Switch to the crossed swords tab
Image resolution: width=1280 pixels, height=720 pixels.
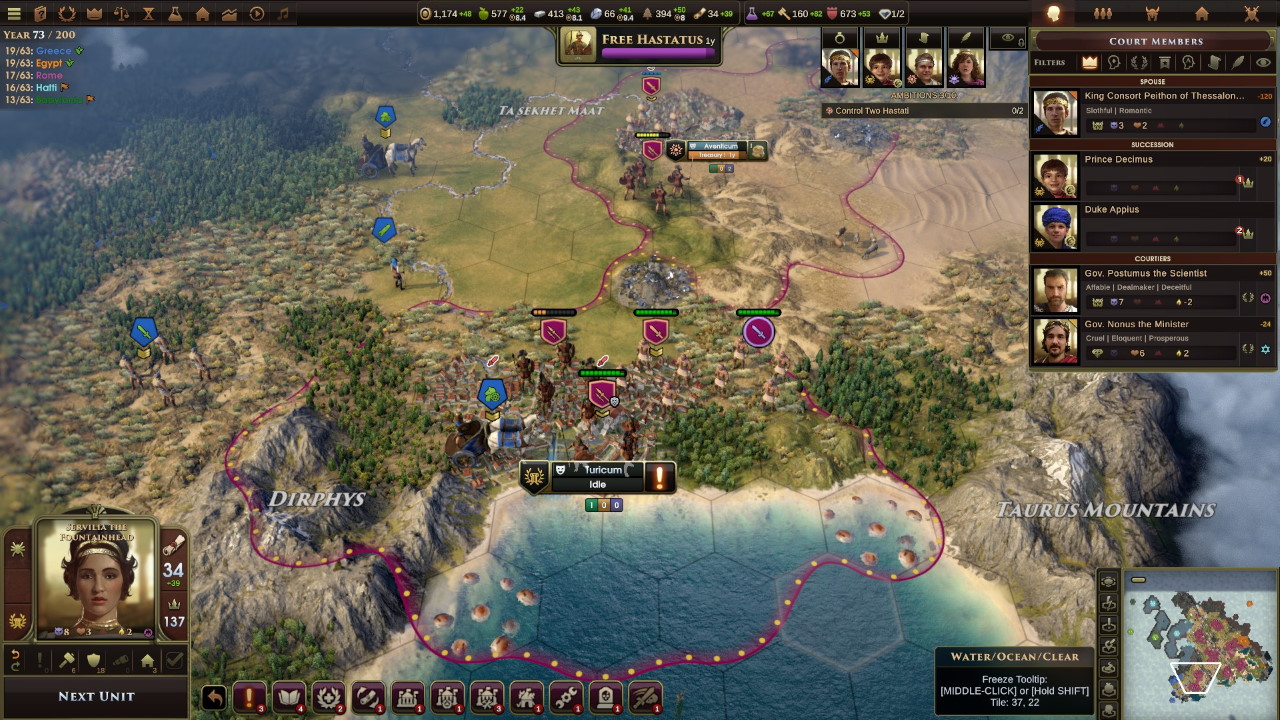pos(1251,14)
